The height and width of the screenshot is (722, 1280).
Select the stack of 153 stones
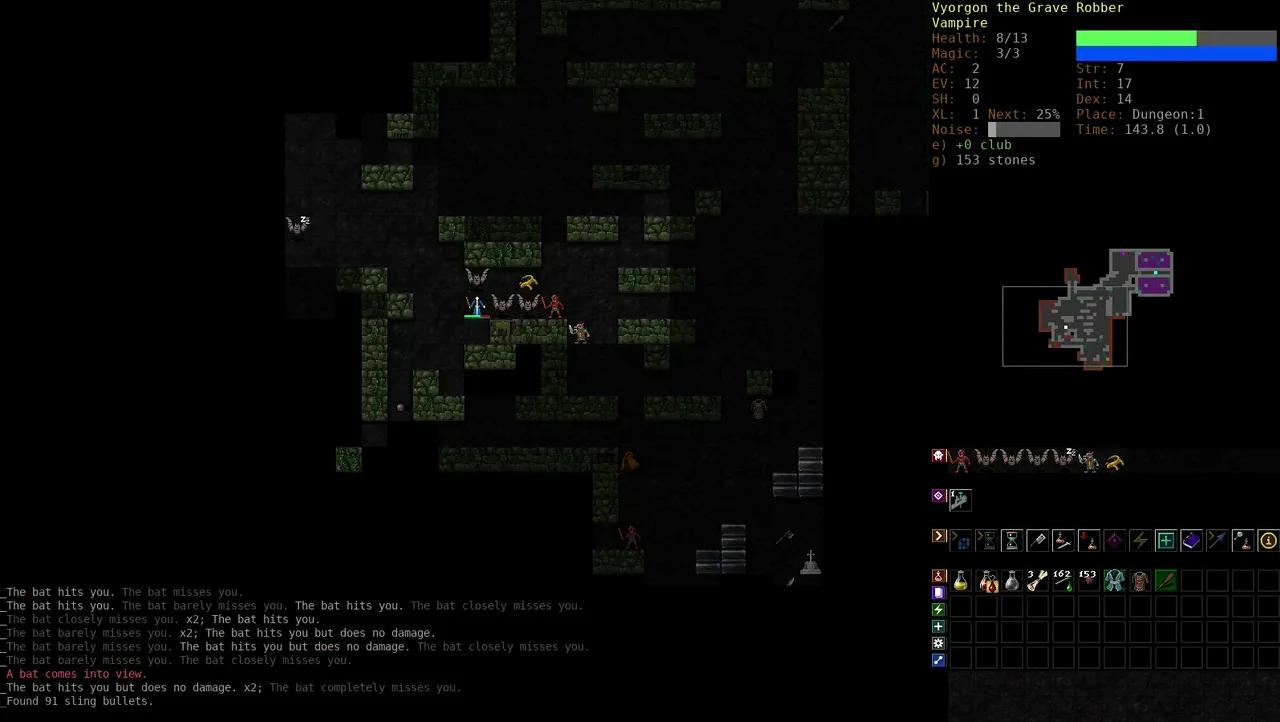pos(1087,580)
